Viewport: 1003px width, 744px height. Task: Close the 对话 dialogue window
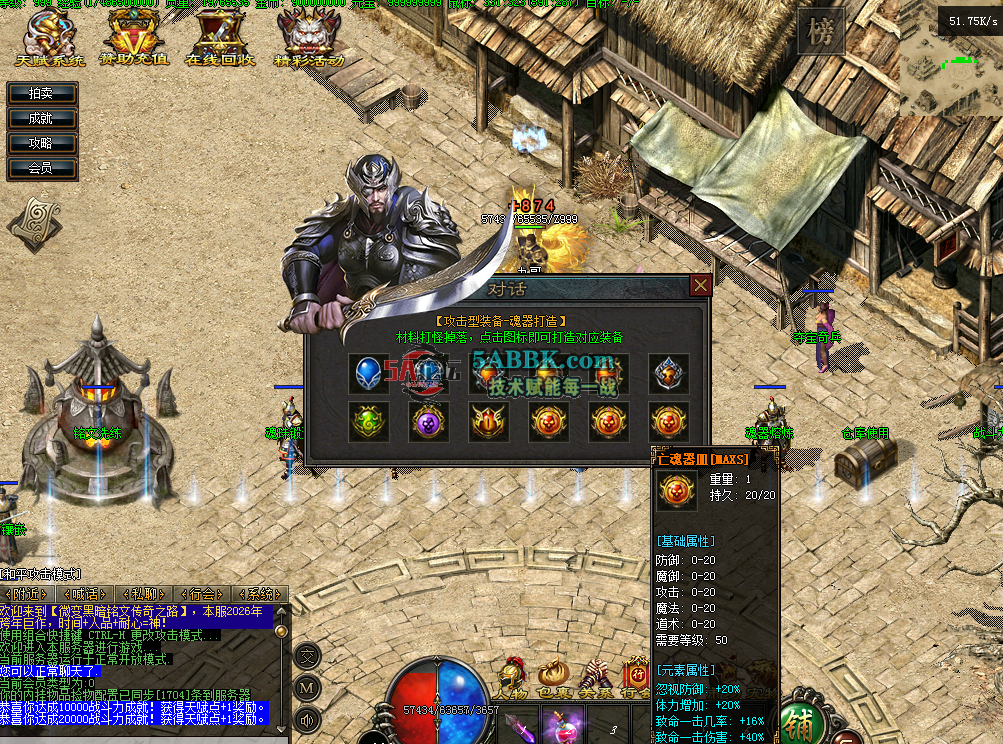(x=701, y=285)
